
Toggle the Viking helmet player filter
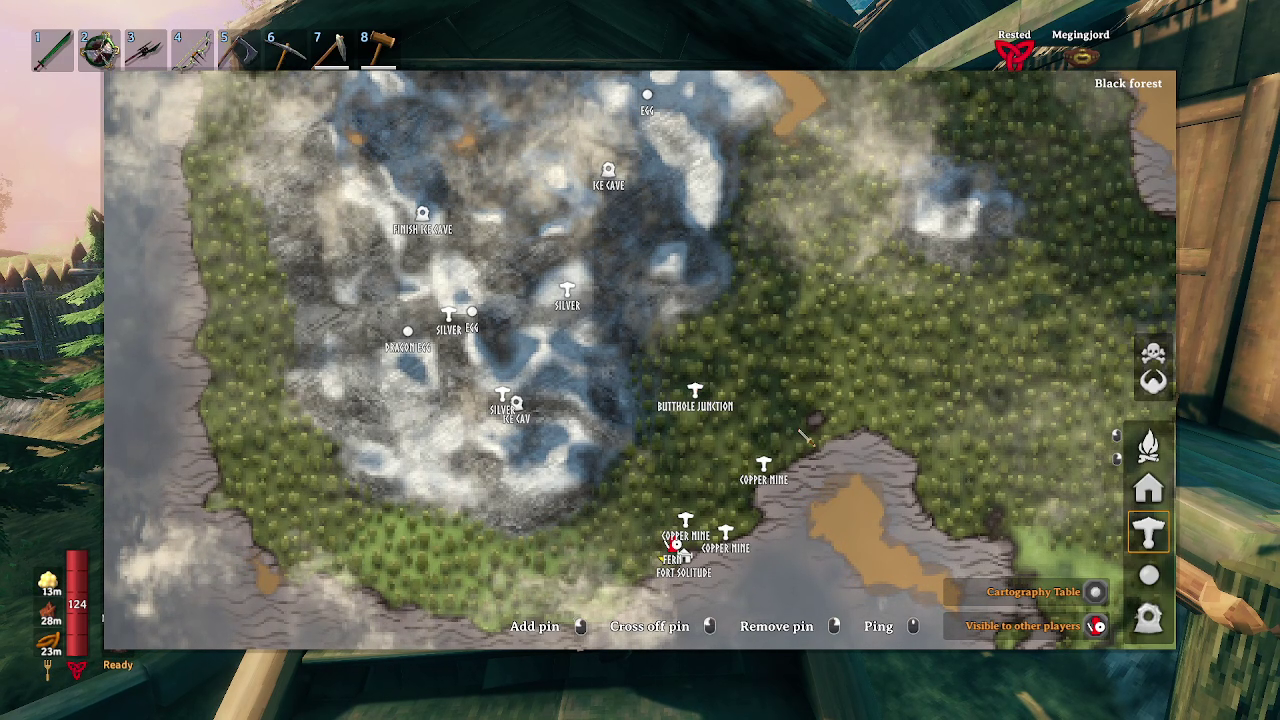click(1153, 382)
